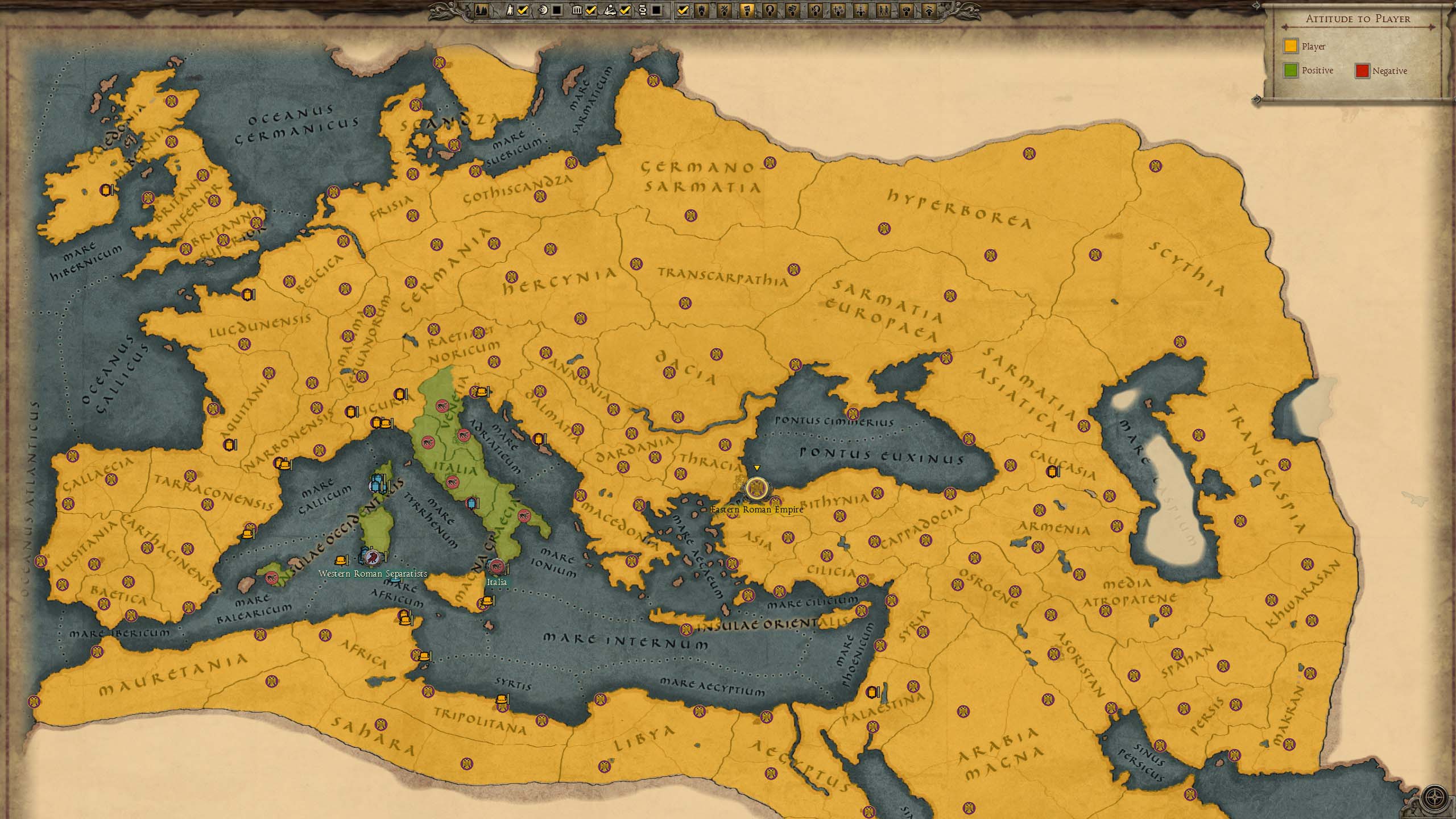The height and width of the screenshot is (819, 1456).
Task: Choose the crossed swords map overlay filter
Action: coord(724,10)
